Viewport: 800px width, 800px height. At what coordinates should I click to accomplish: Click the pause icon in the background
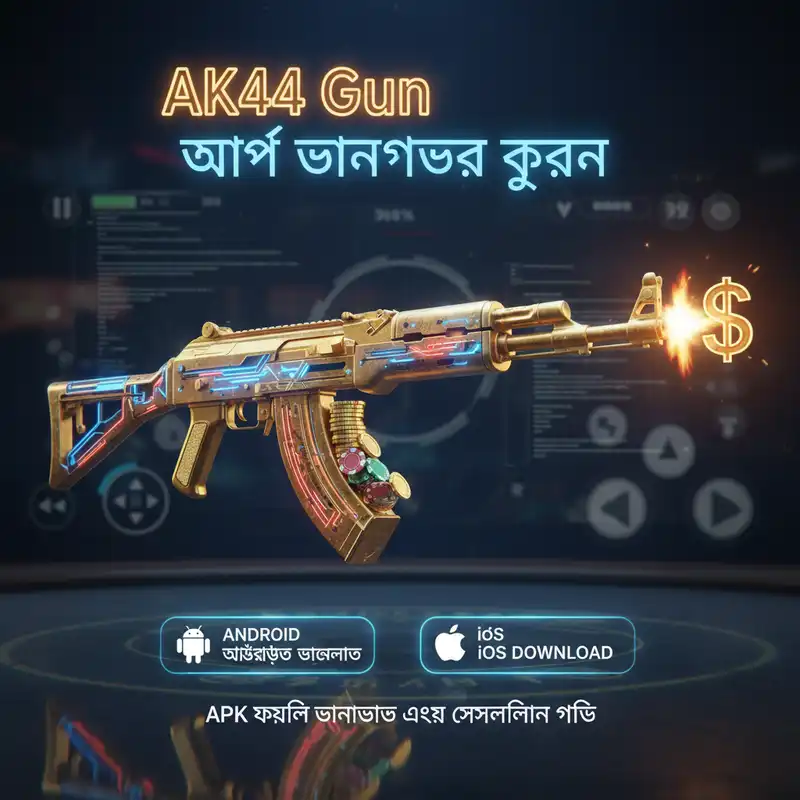(62, 209)
